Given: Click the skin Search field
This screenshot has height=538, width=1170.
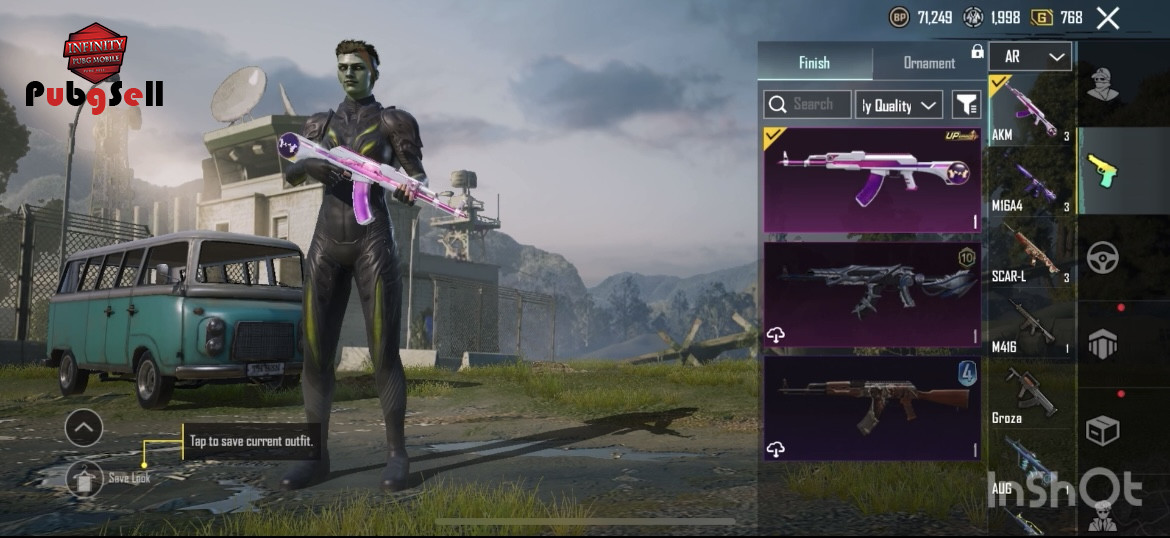Looking at the screenshot, I should pyautogui.click(x=808, y=104).
